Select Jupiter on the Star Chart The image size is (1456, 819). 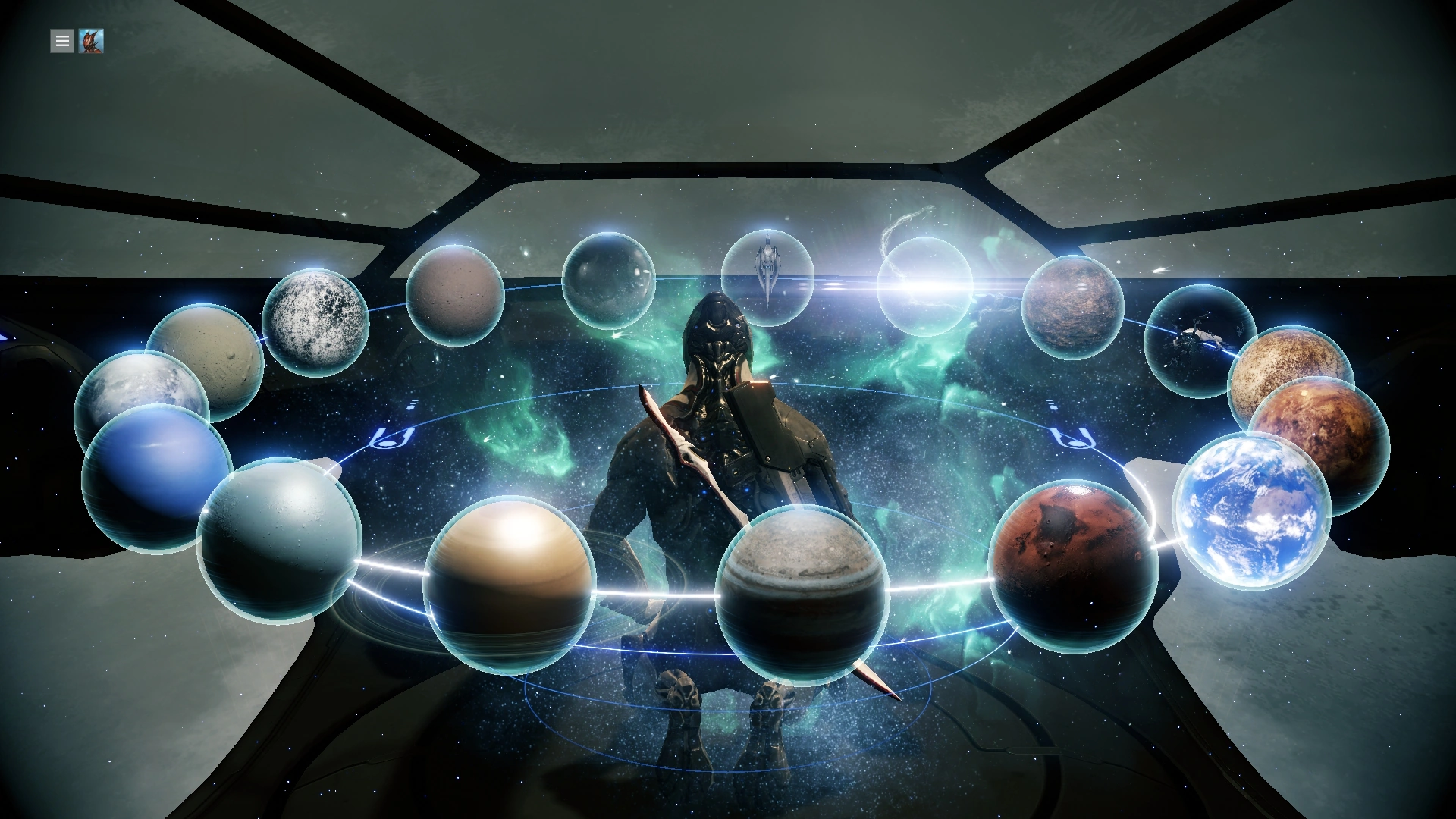804,588
